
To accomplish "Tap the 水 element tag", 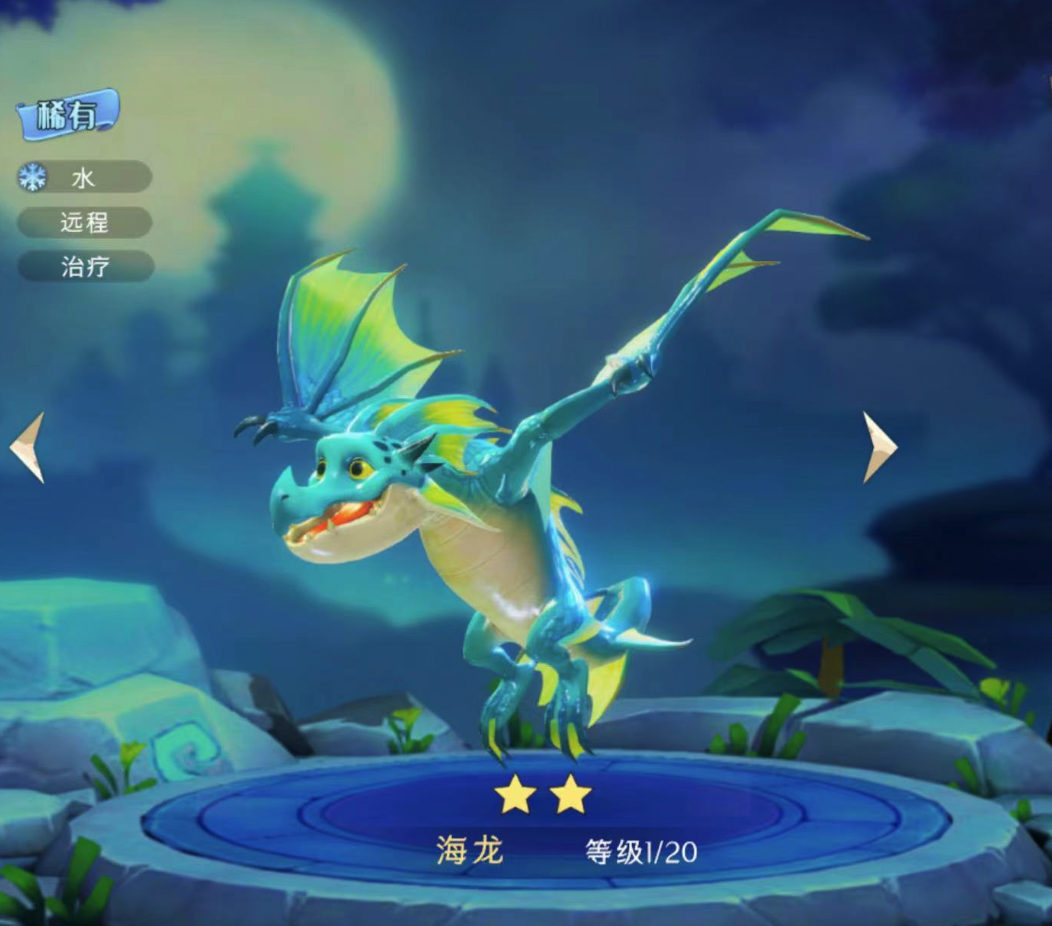I will [x=84, y=178].
